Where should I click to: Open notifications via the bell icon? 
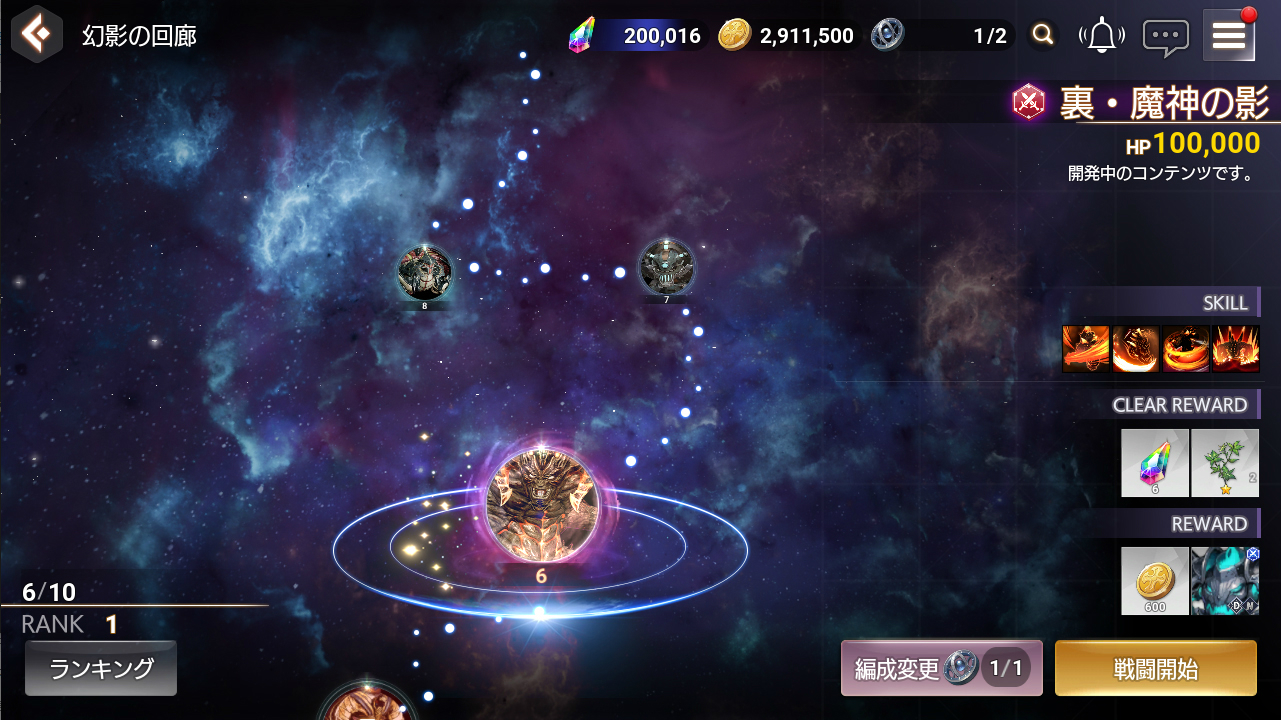pyautogui.click(x=1102, y=36)
